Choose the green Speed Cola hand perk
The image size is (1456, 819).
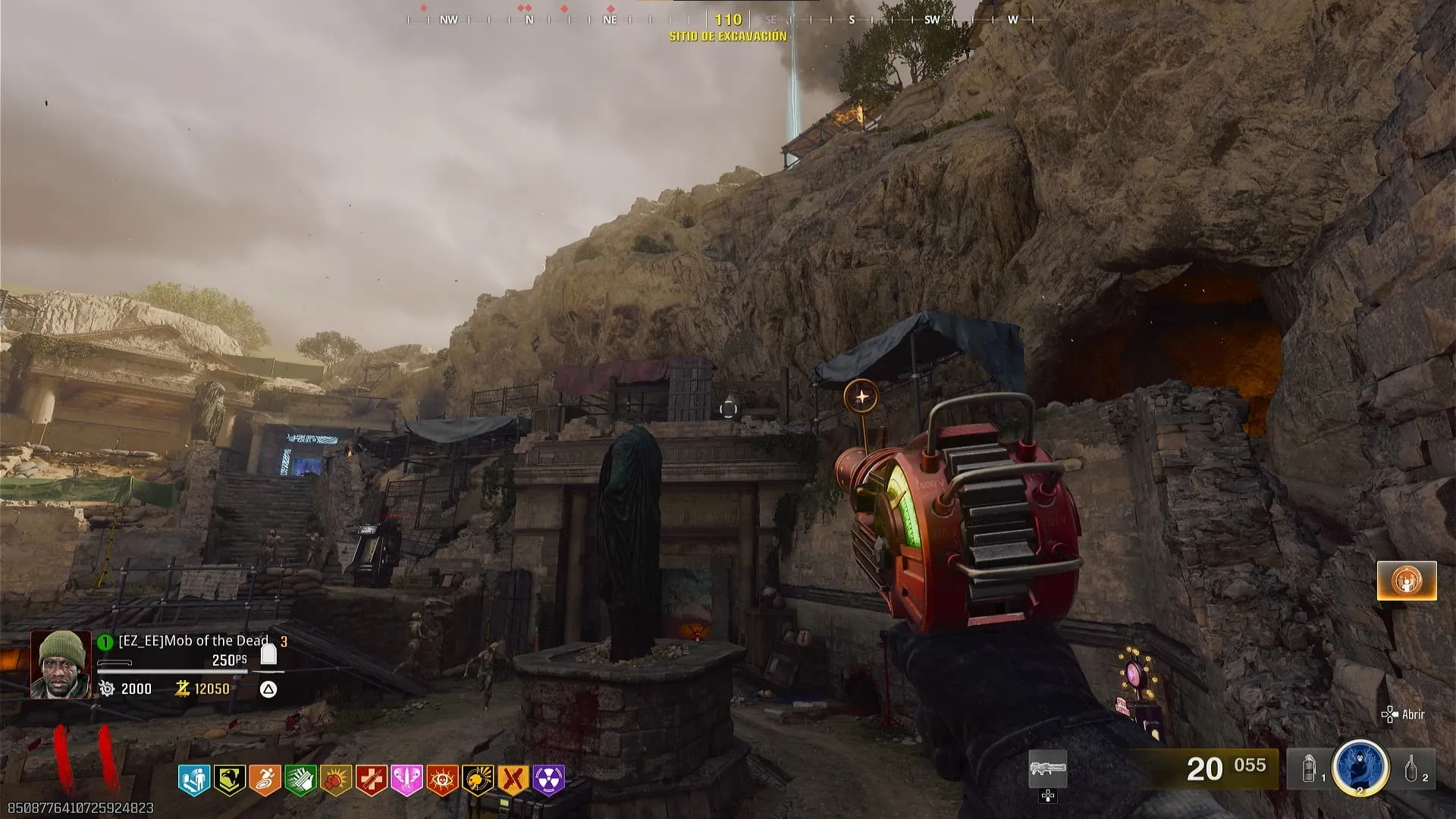click(x=300, y=780)
